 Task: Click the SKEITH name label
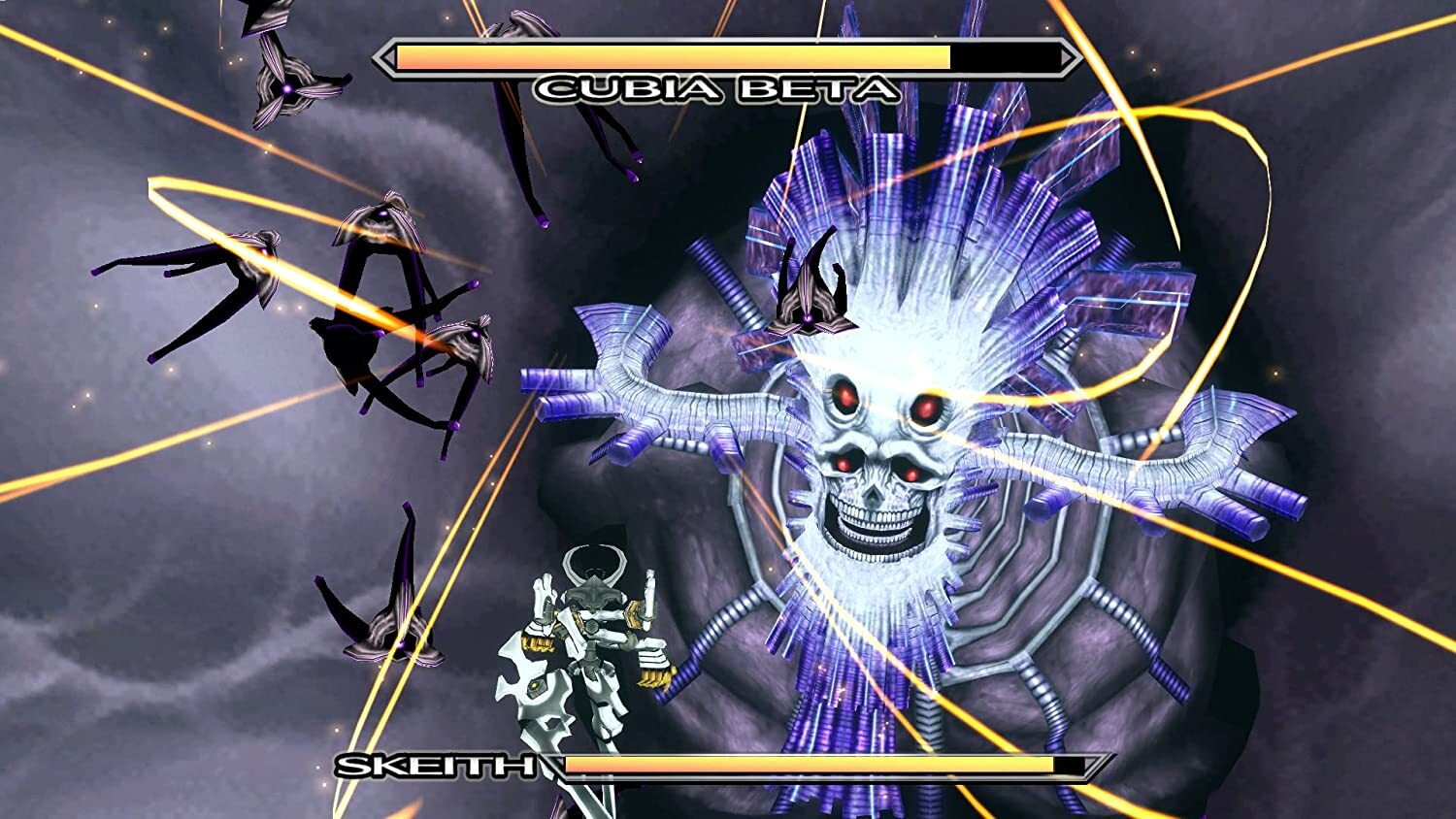click(437, 767)
